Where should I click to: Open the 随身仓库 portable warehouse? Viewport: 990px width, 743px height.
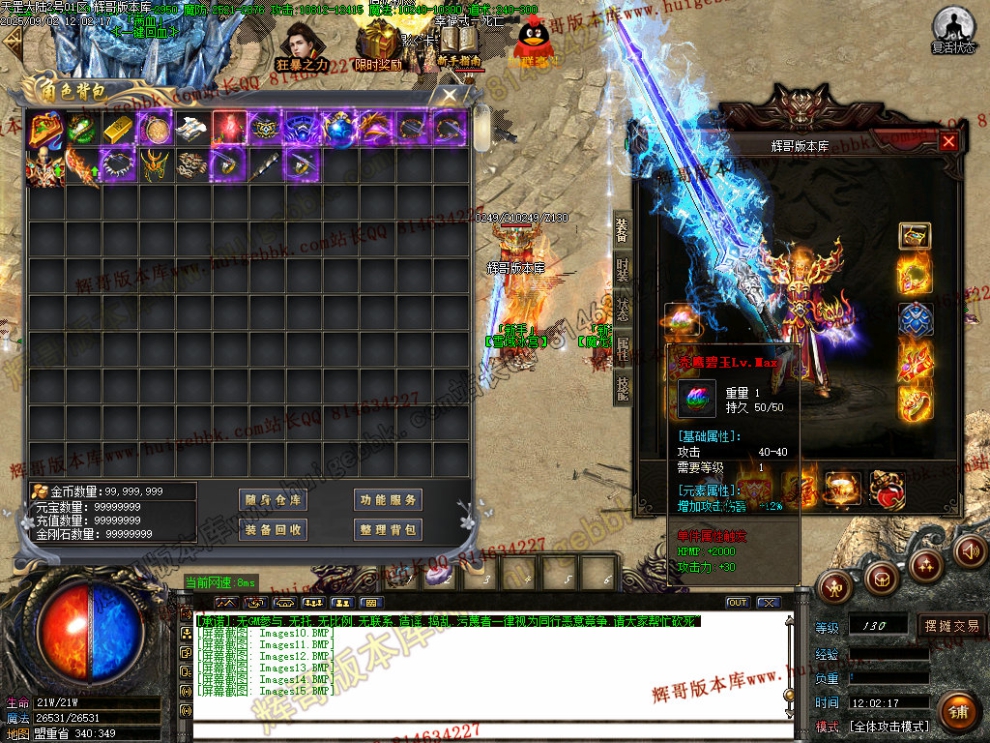point(274,500)
